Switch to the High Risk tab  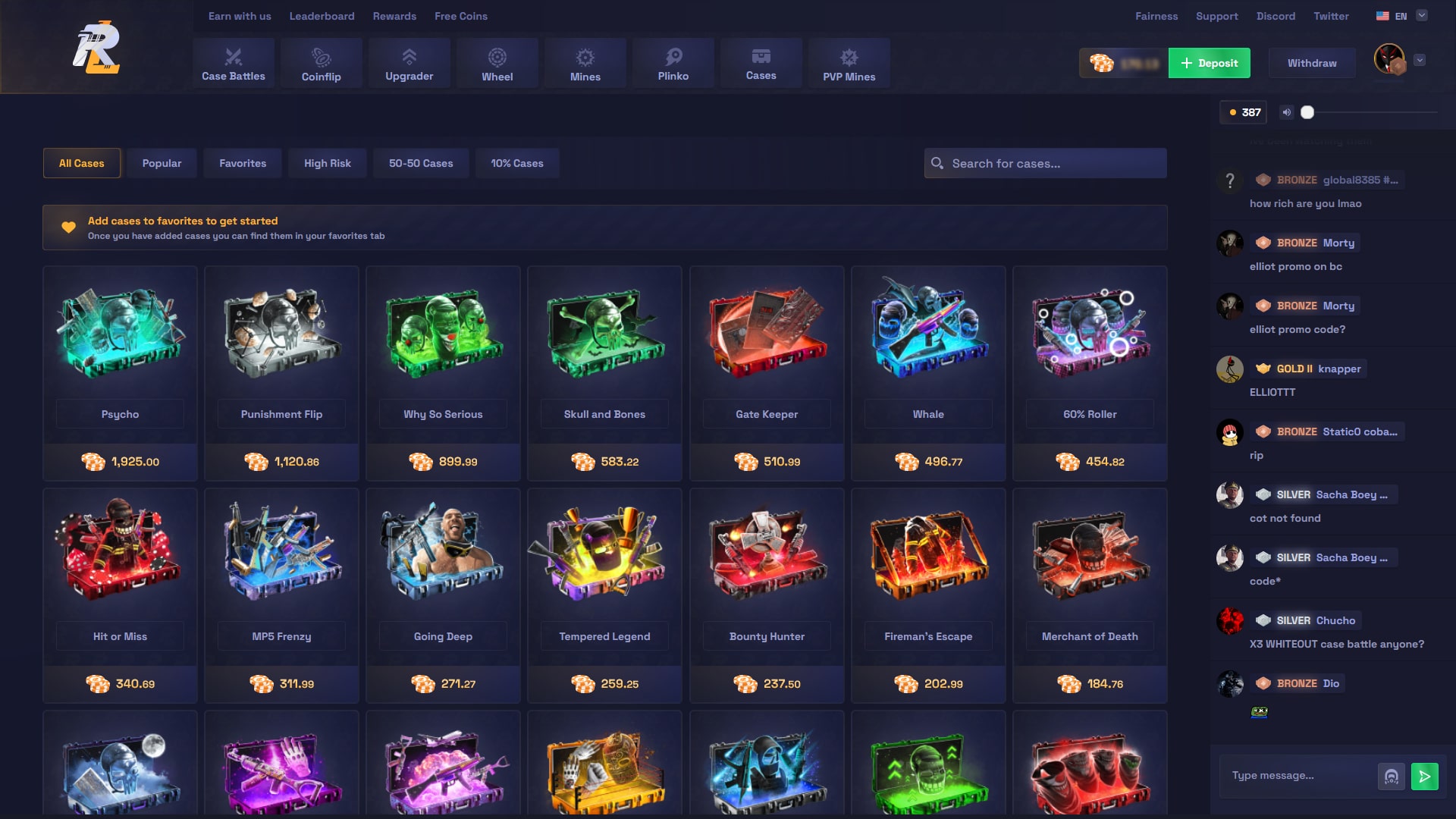pos(327,162)
